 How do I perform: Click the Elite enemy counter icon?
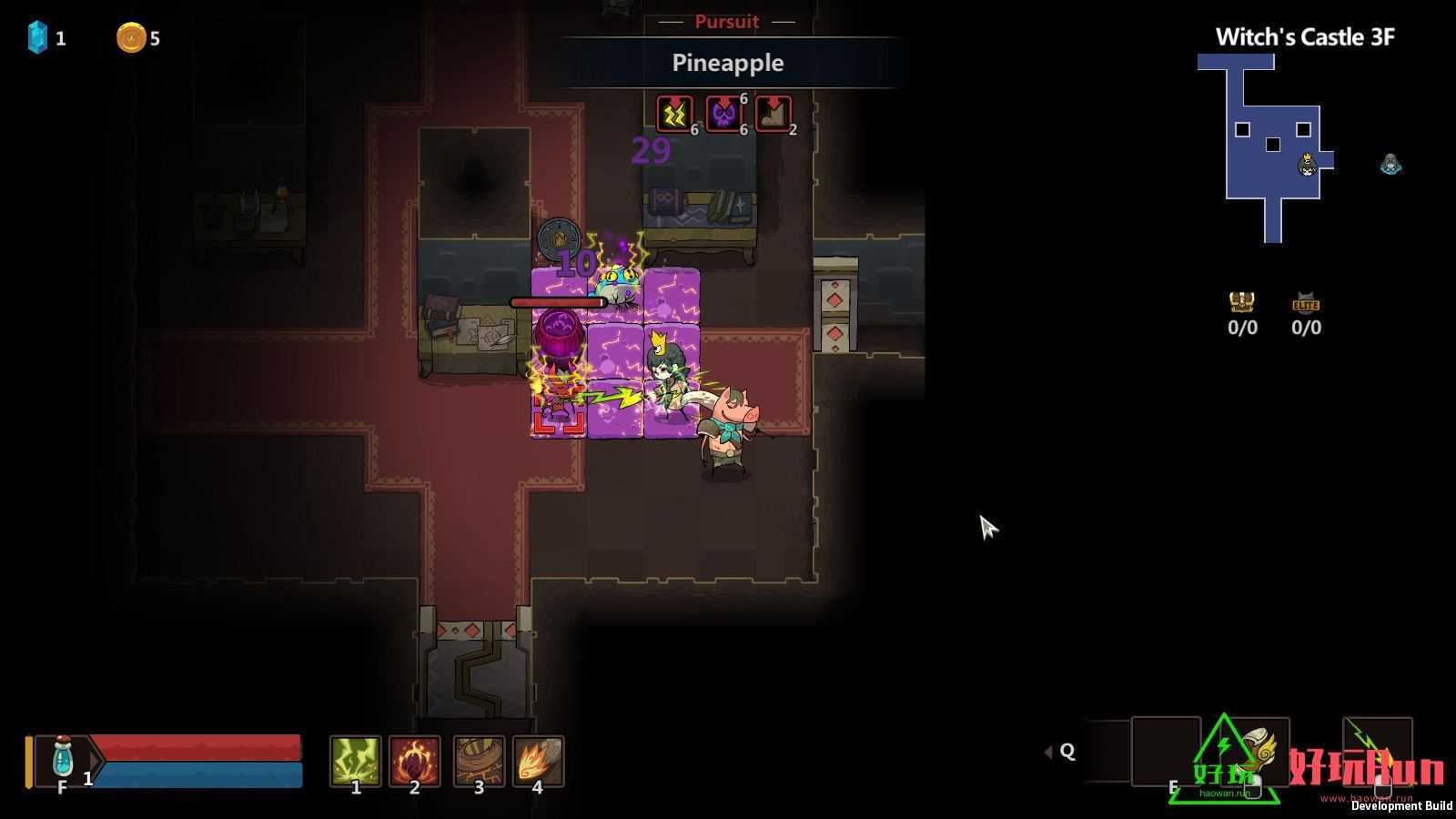1306,302
